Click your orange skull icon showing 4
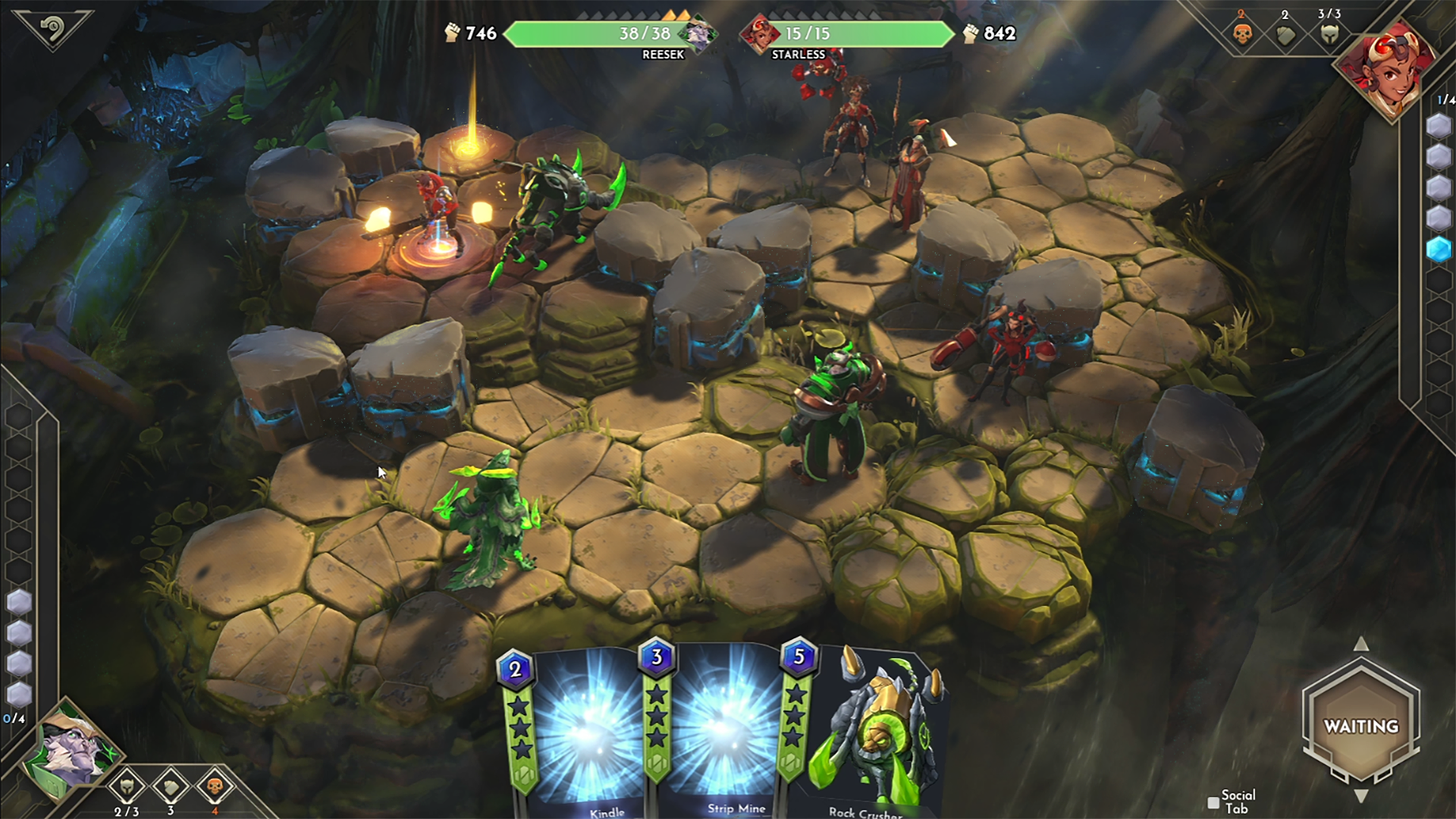Image resolution: width=1456 pixels, height=819 pixels. [x=214, y=786]
